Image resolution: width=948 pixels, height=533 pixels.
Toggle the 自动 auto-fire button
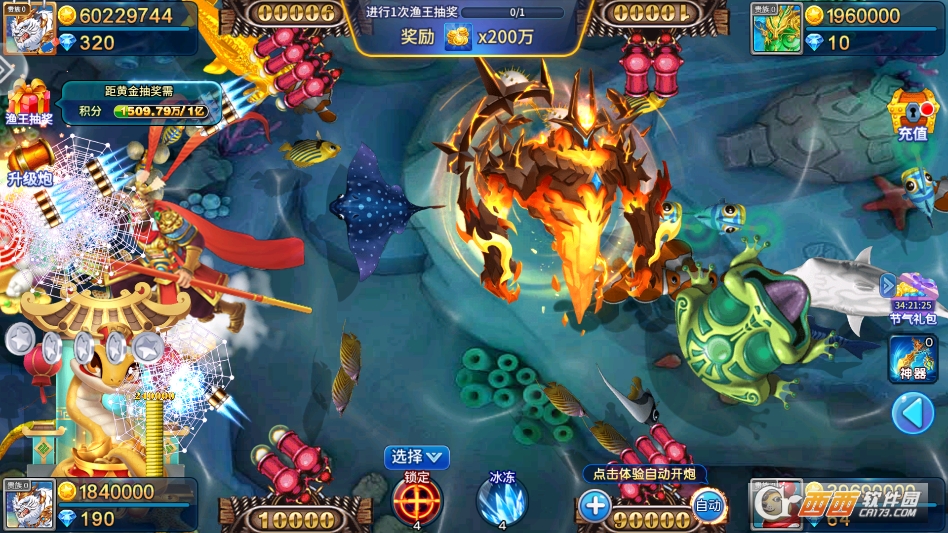coord(708,505)
